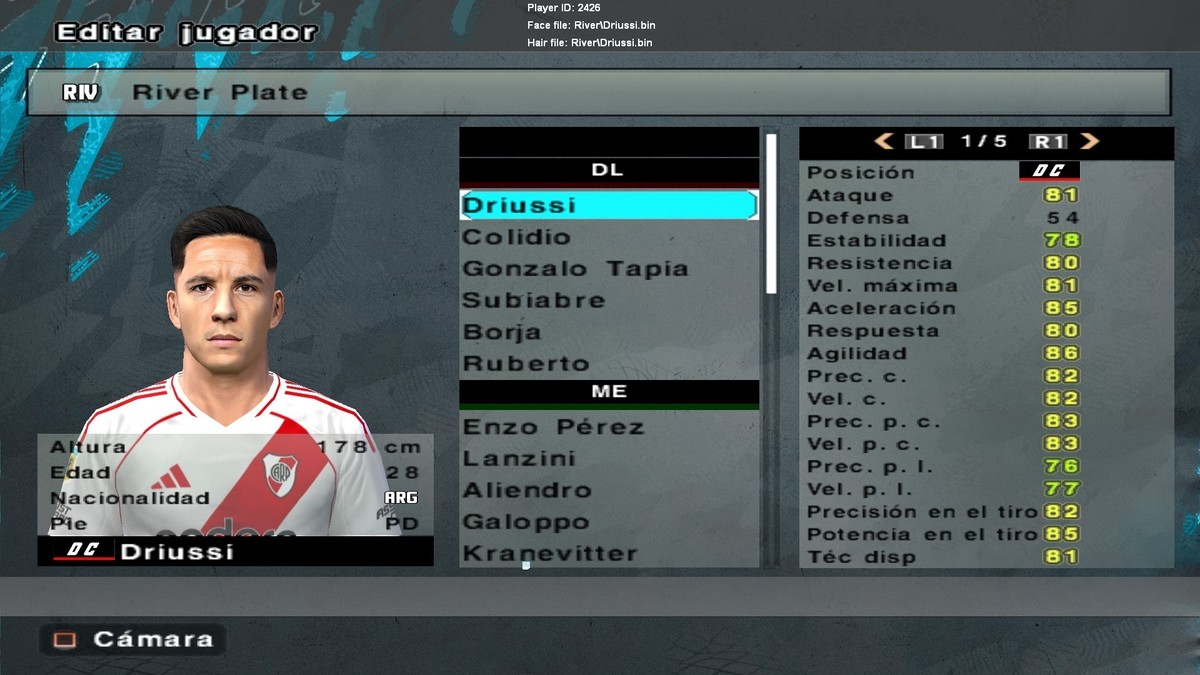Select Driussi in the player list
The image size is (1200, 675).
(608, 205)
